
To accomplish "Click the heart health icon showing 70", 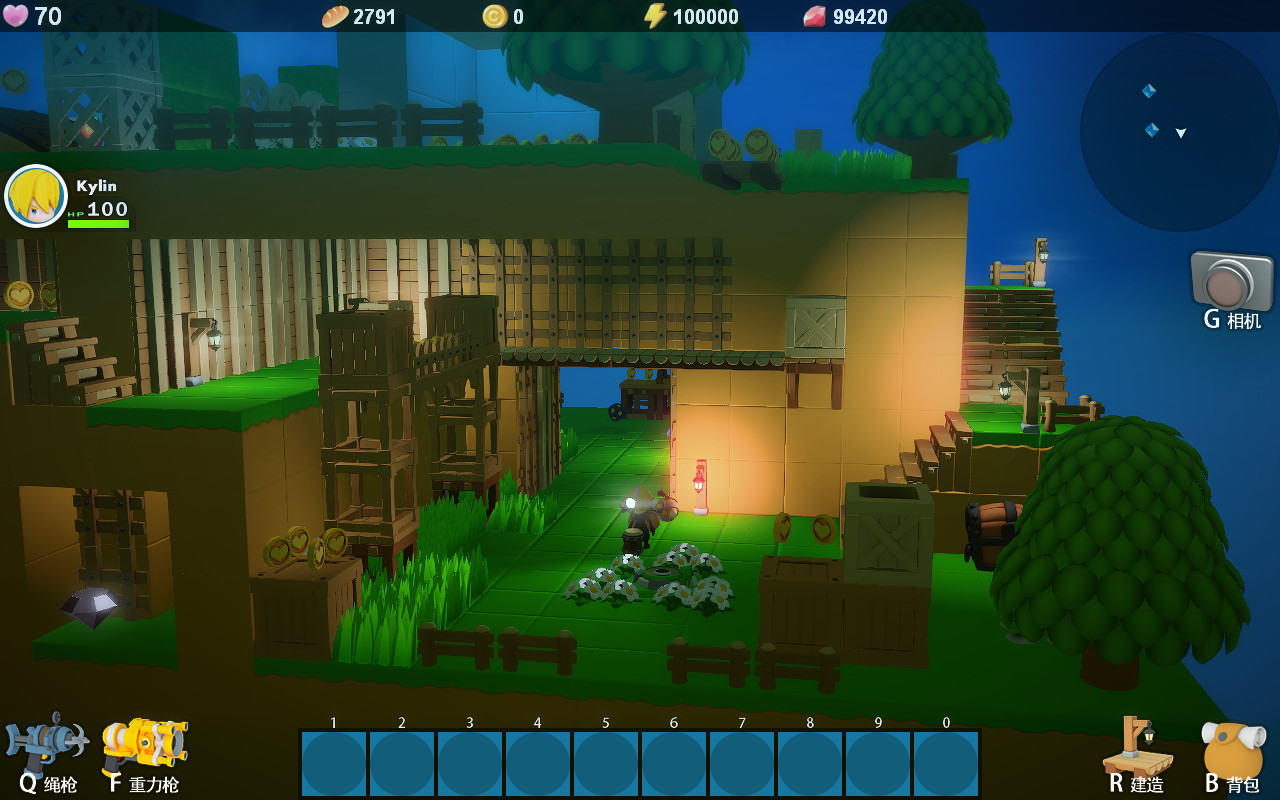I will click(16, 16).
